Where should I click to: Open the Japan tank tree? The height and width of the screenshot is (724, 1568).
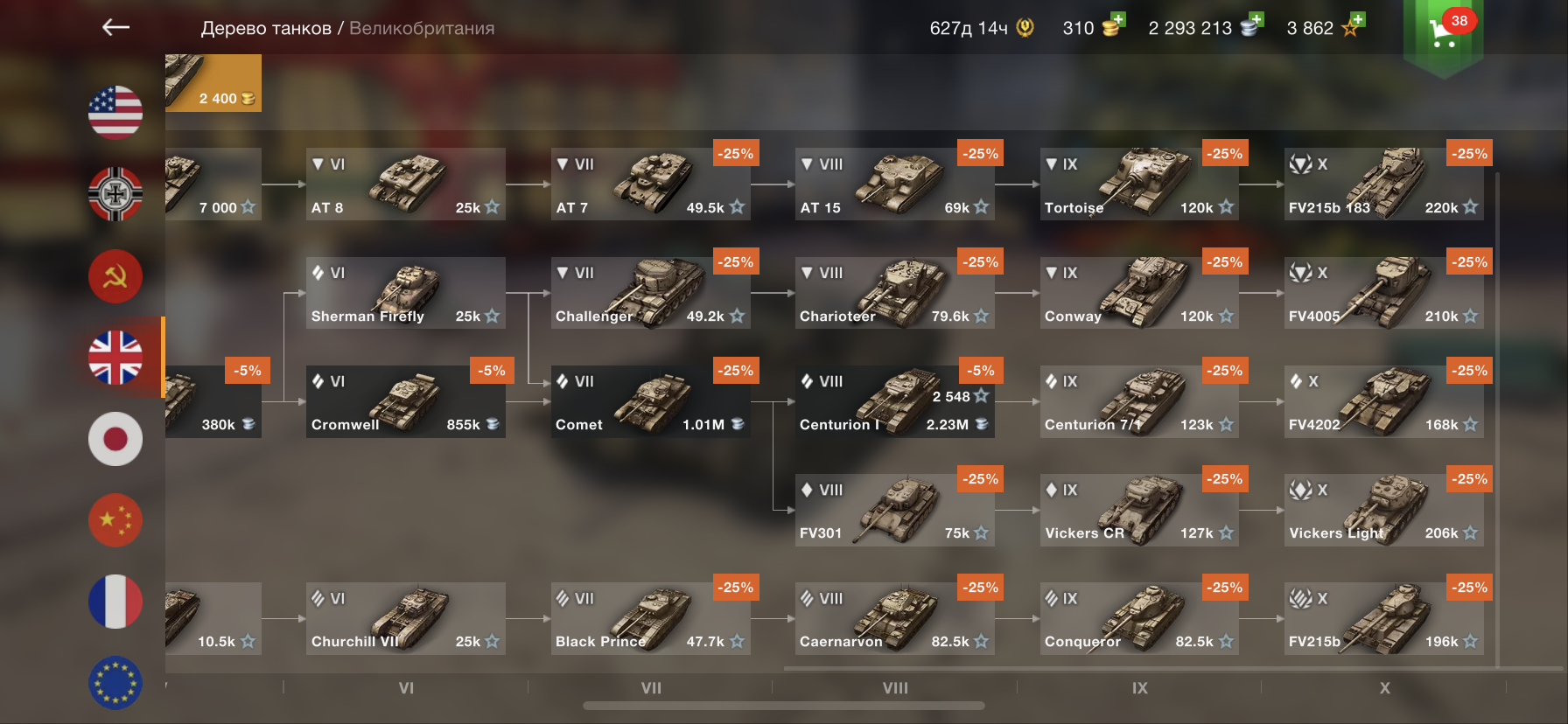pos(115,439)
